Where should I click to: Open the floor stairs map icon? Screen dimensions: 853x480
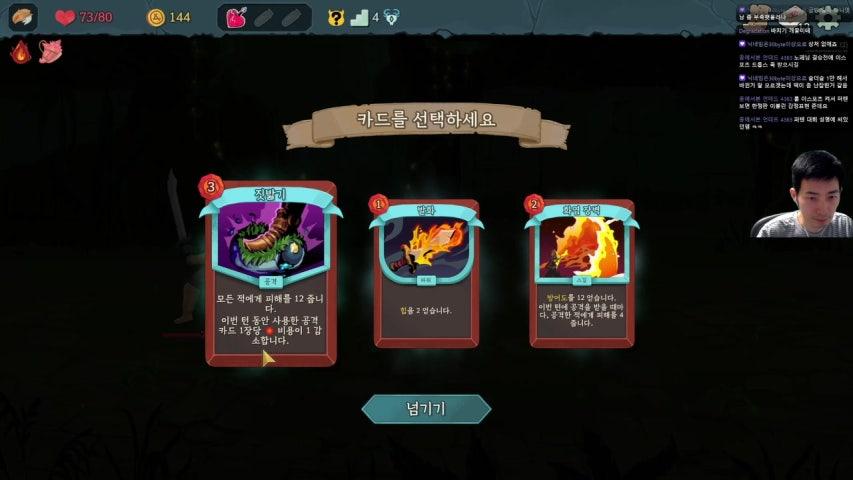point(360,17)
